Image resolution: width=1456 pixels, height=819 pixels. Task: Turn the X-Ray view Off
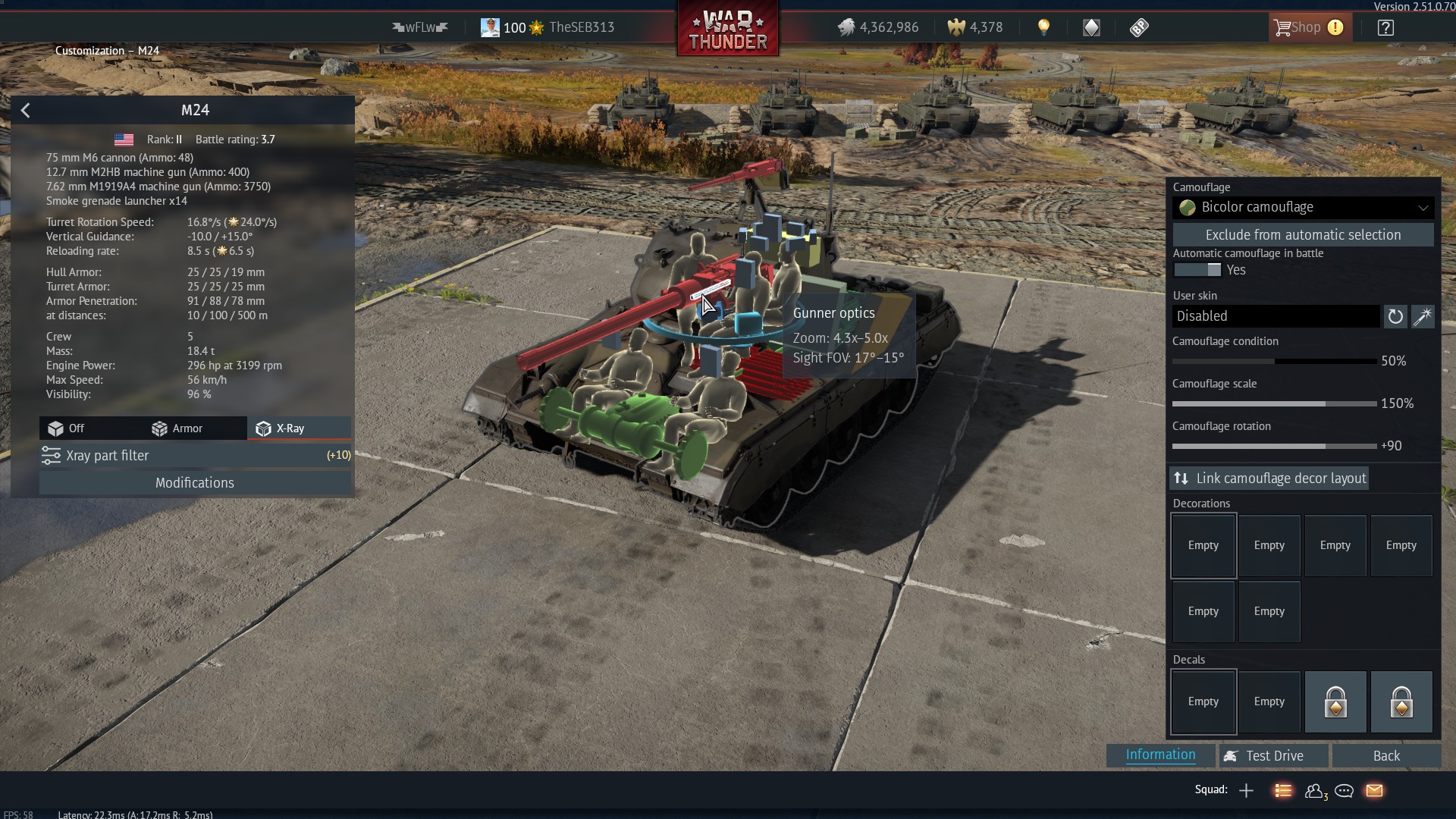coord(67,428)
